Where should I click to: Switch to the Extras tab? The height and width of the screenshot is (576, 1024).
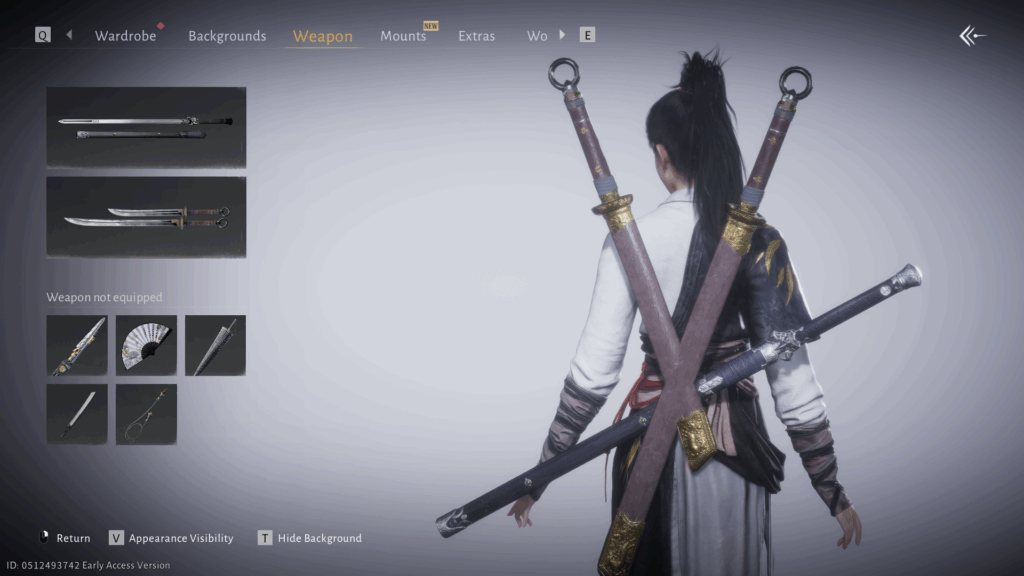[x=476, y=36]
